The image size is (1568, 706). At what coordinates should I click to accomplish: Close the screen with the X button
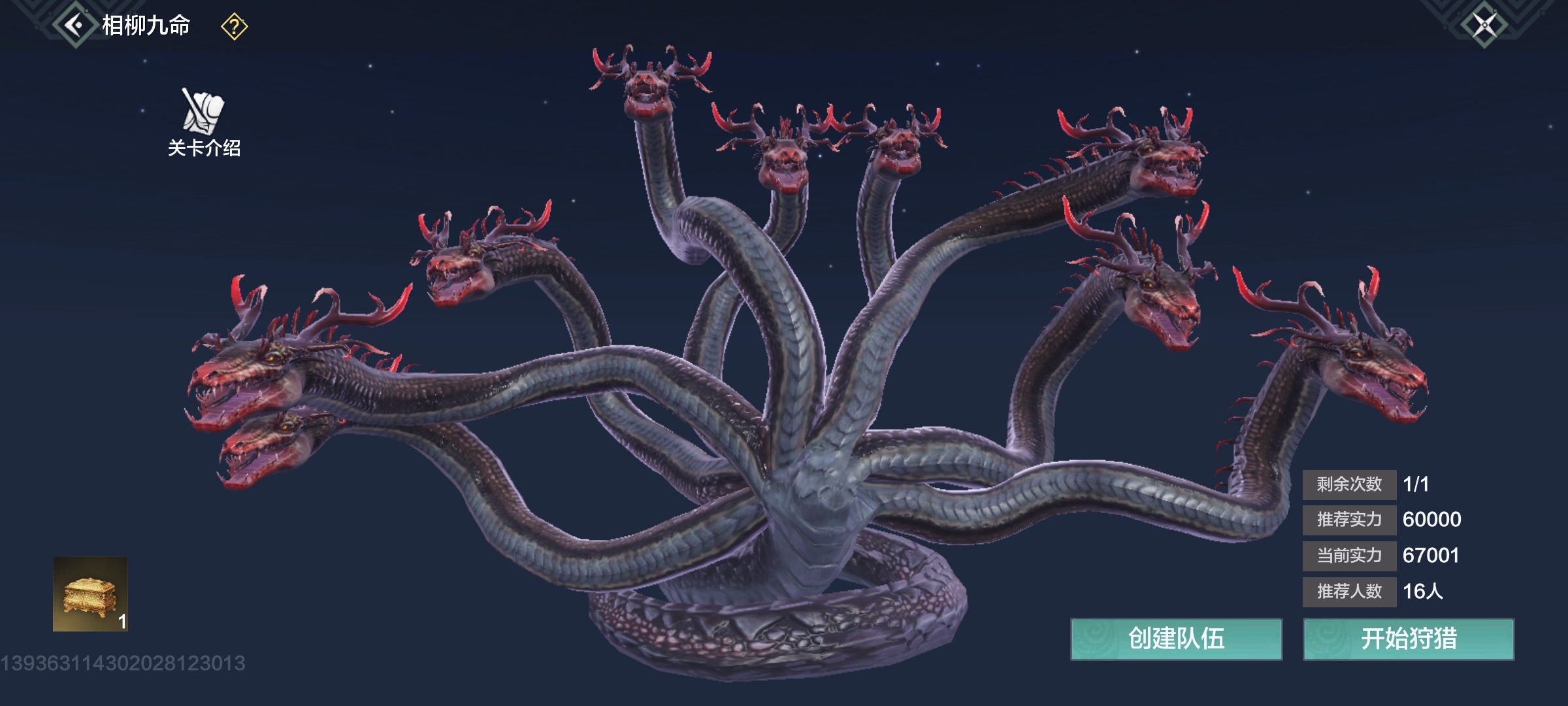coord(1484,25)
